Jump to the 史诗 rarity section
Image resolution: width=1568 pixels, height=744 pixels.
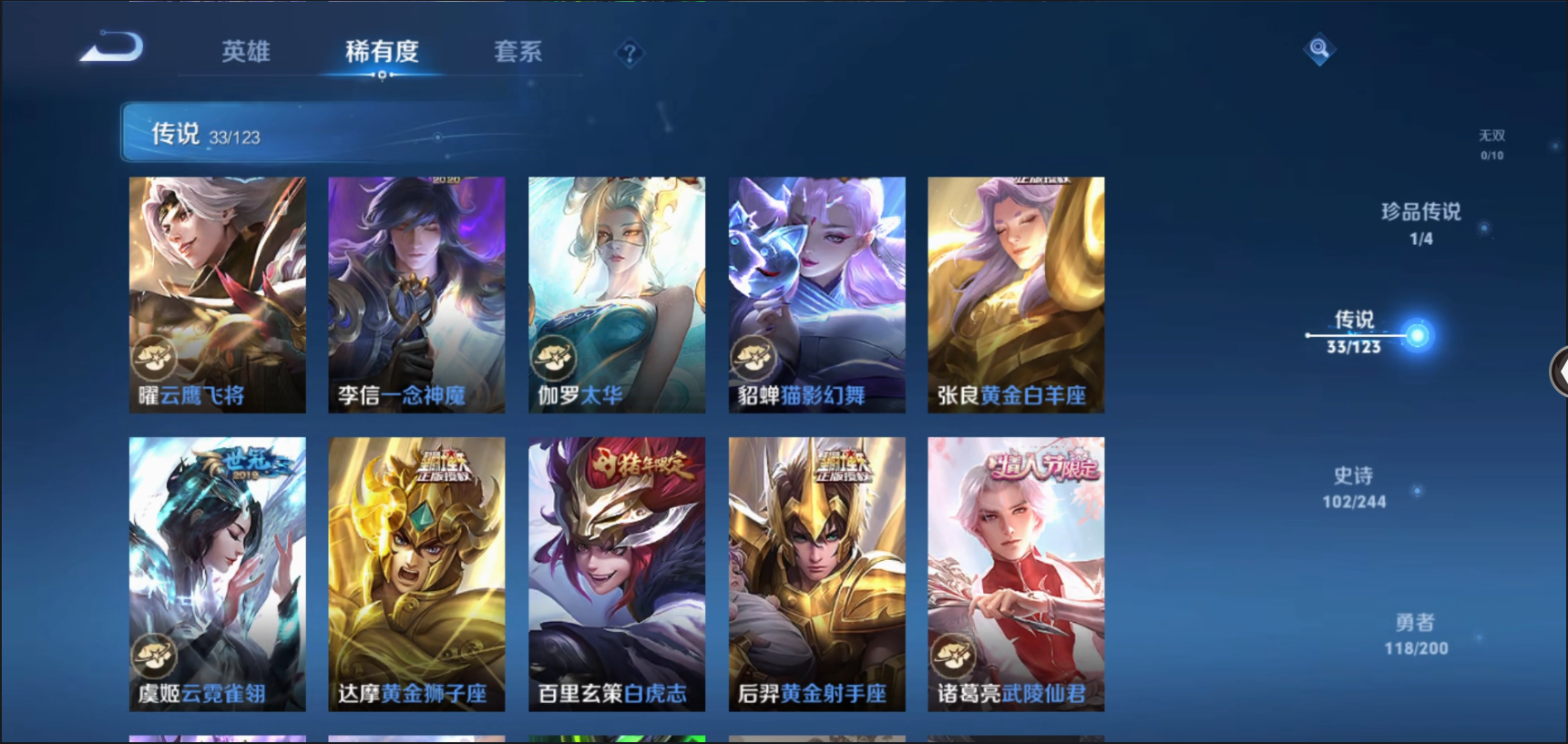pos(1354,487)
